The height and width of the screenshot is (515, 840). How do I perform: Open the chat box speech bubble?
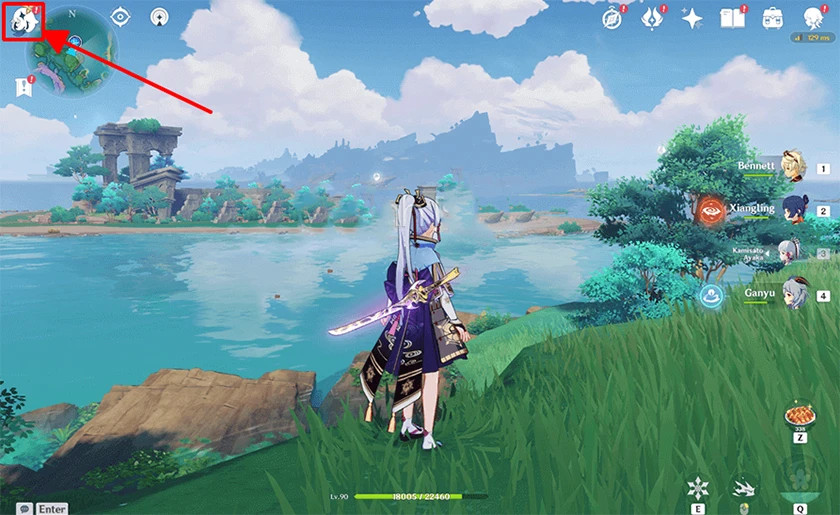click(x=23, y=508)
